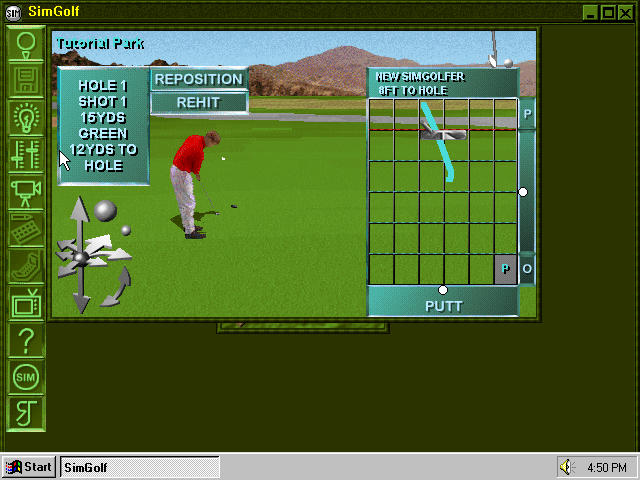Select the light bulb tips icon

coord(27,118)
